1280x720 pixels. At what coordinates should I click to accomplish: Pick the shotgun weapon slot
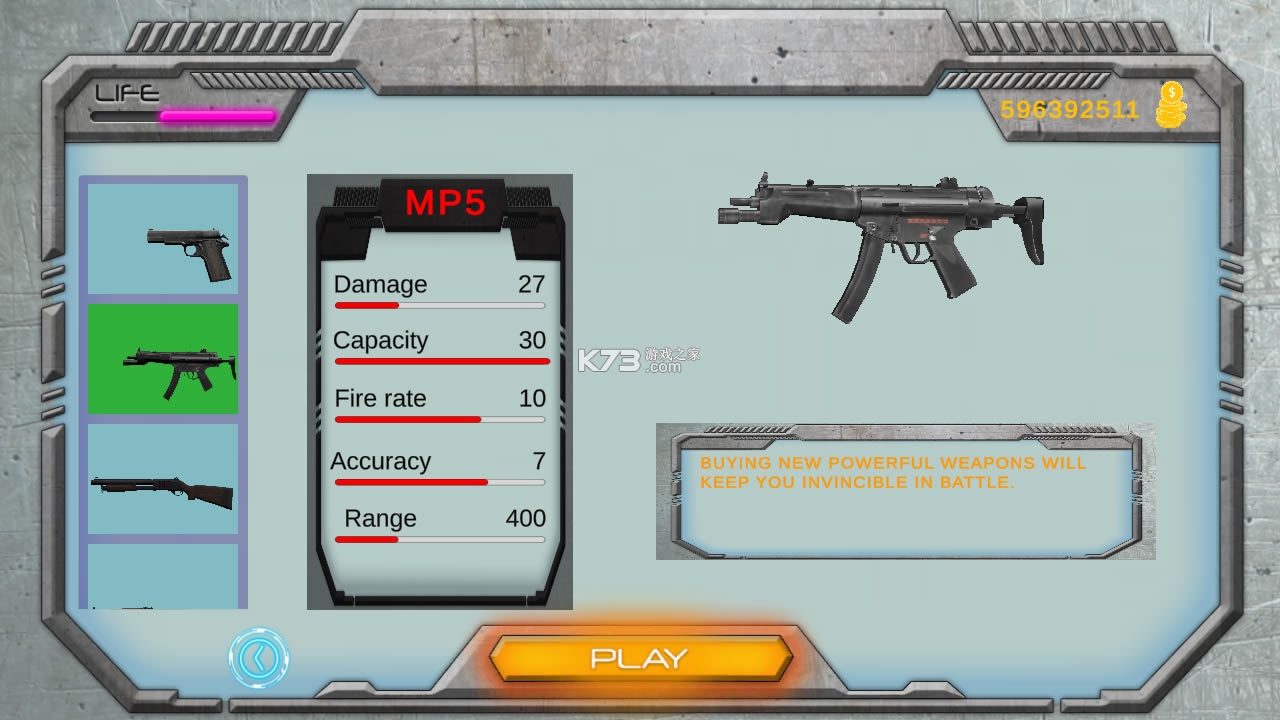tap(163, 479)
